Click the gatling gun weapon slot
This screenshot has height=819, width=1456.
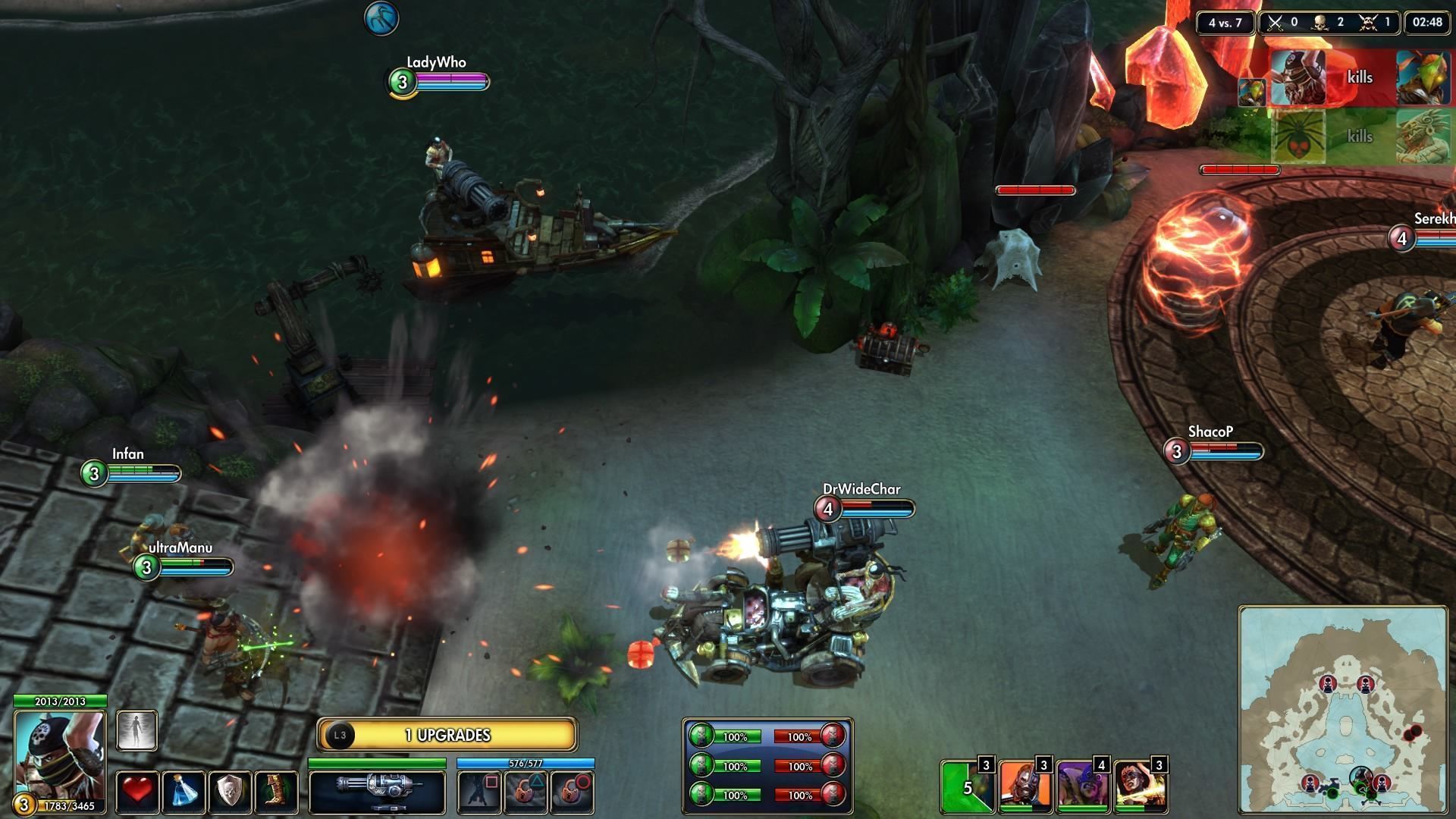(x=377, y=790)
